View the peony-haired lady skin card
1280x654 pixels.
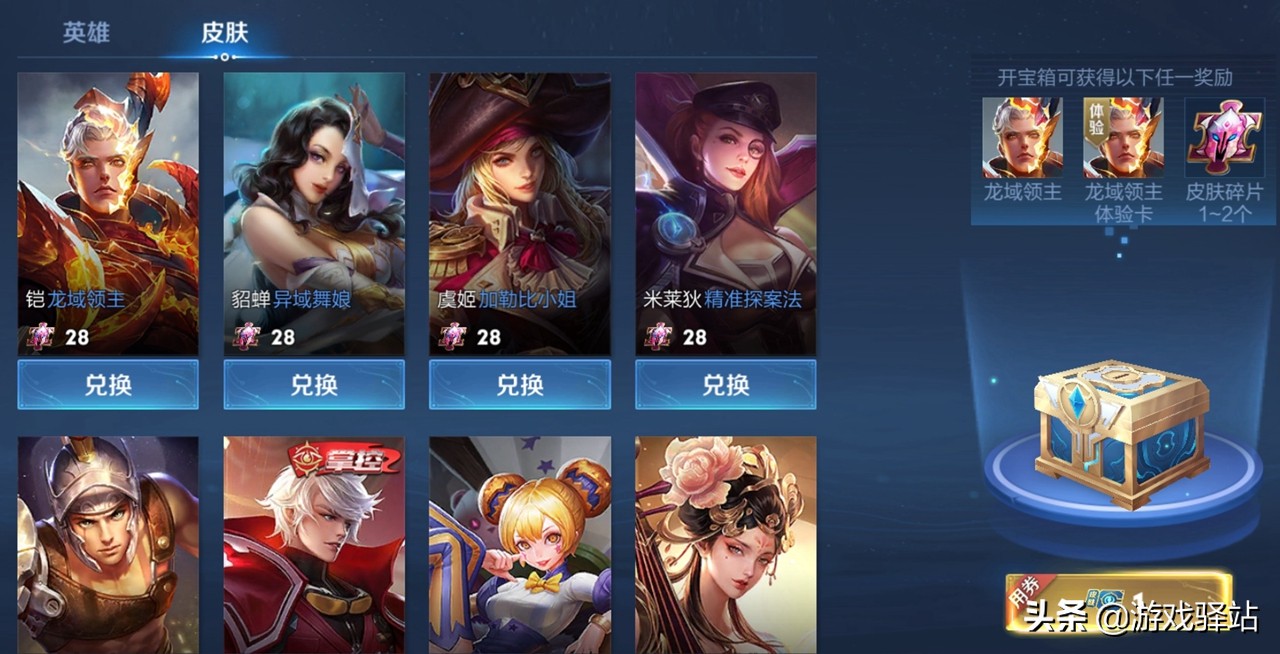[726, 544]
